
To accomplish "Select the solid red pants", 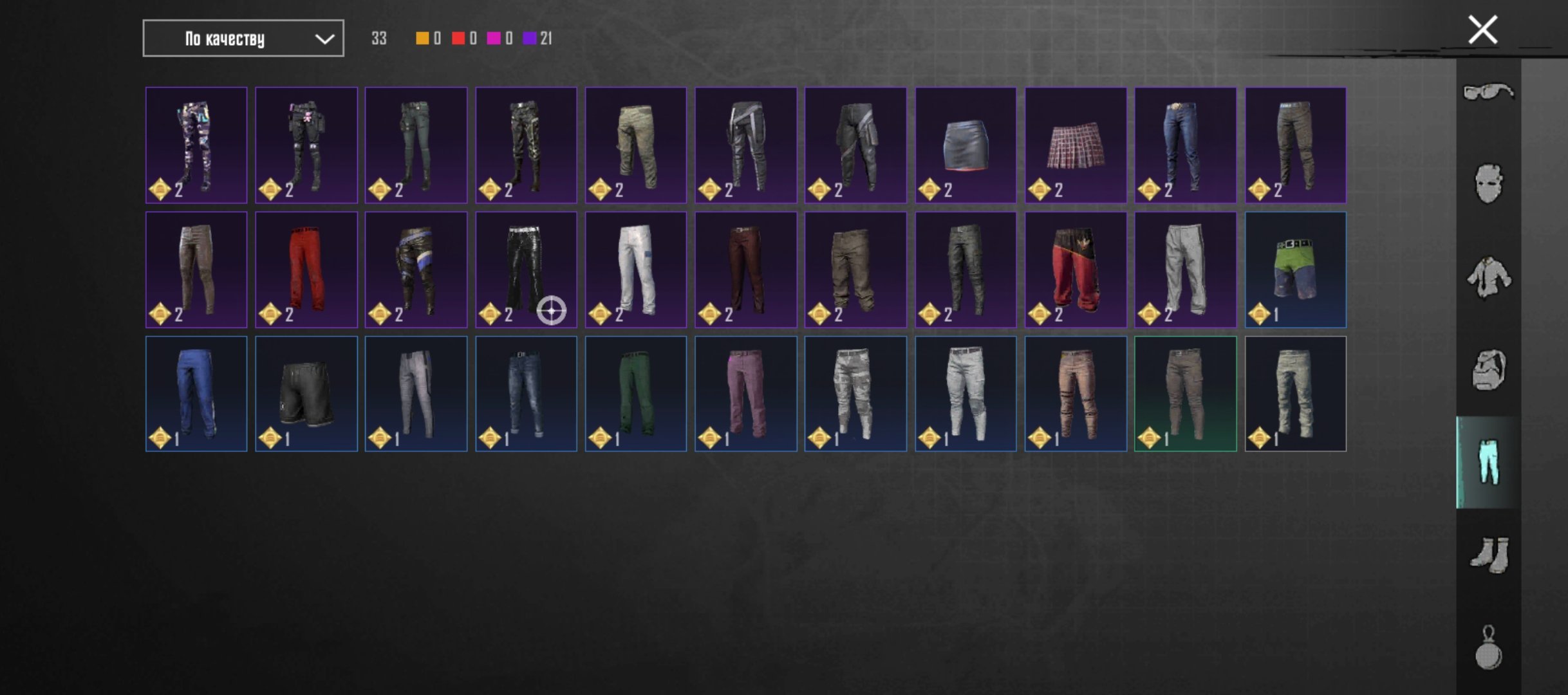I will [x=306, y=270].
